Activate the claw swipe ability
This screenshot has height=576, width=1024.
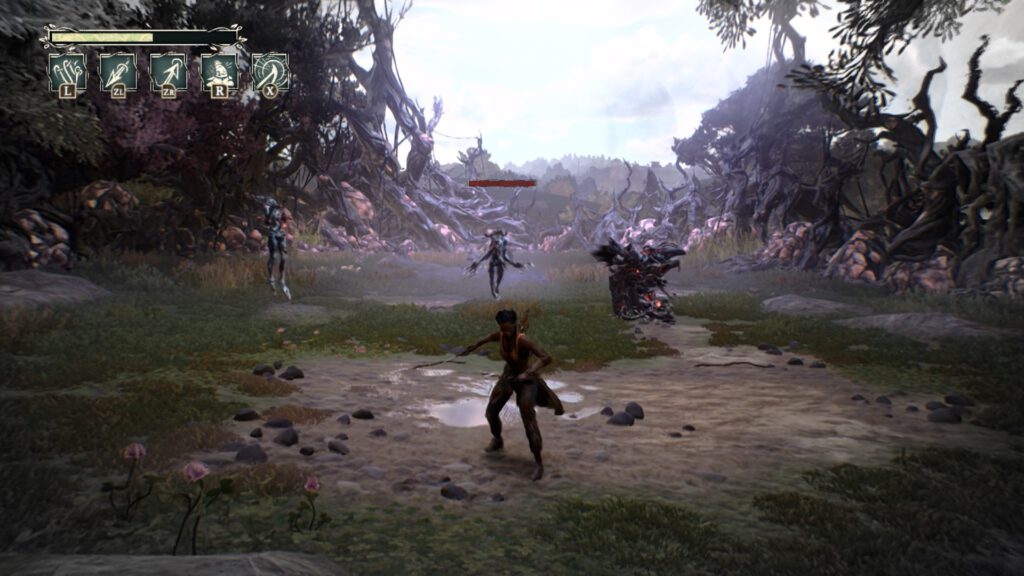click(67, 72)
